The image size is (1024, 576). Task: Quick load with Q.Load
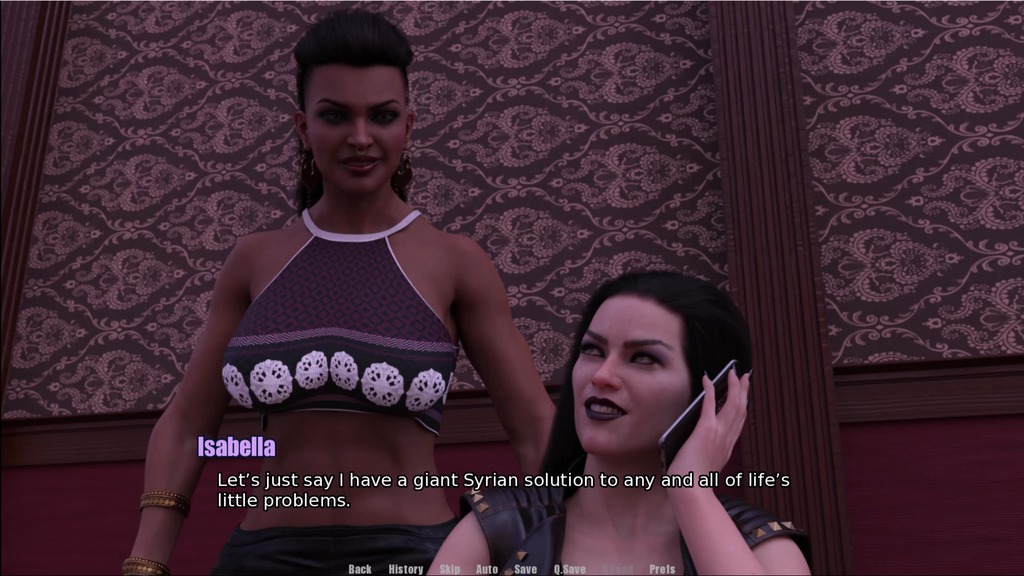coord(617,569)
